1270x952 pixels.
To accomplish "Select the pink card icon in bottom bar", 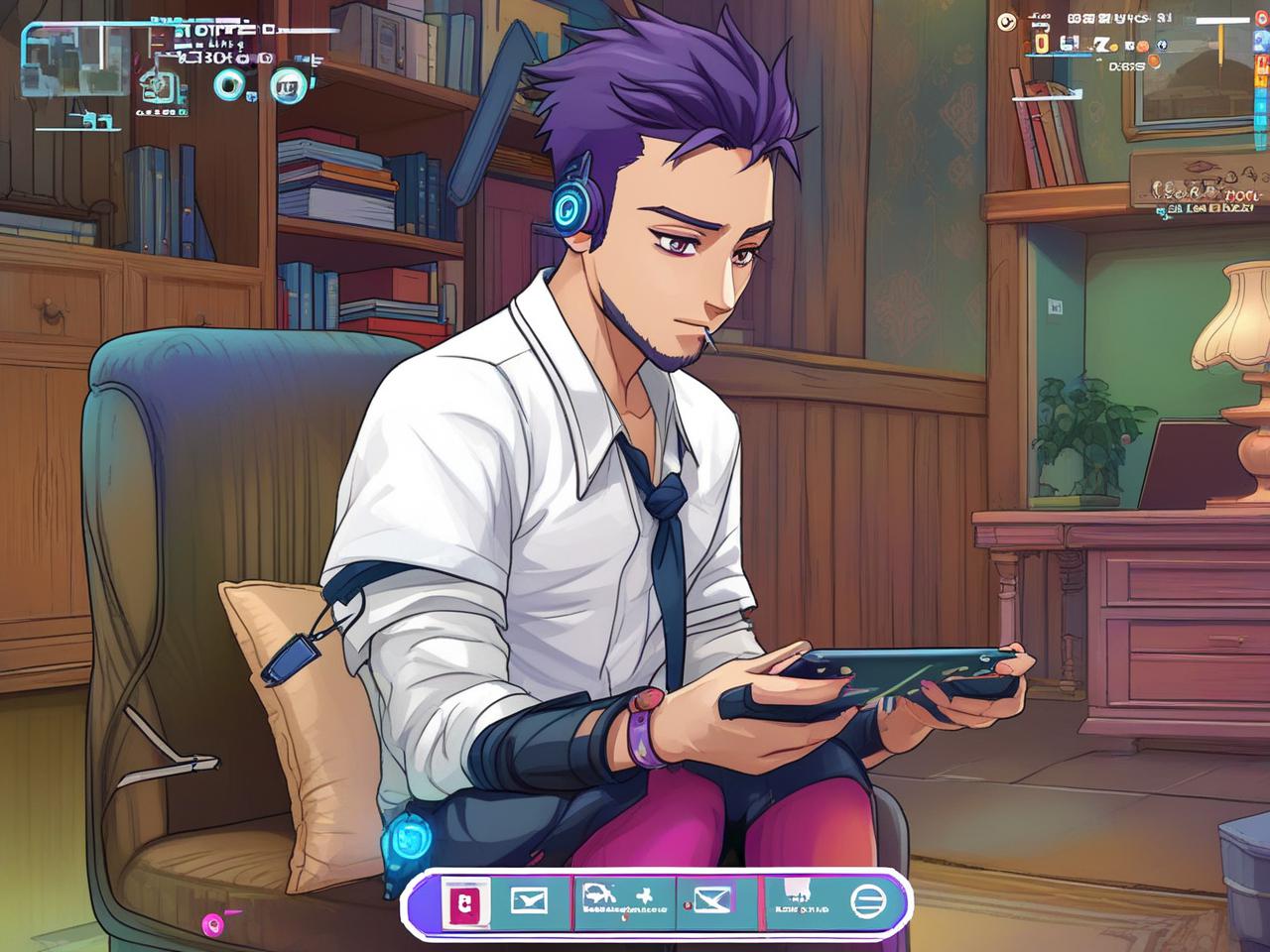I will pyautogui.click(x=463, y=900).
